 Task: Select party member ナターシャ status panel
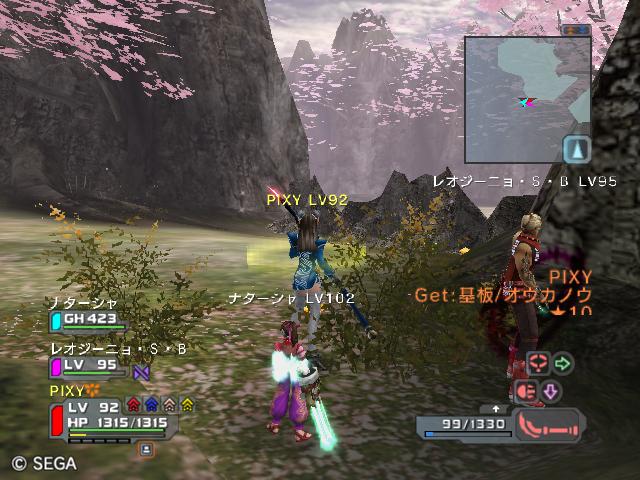pyautogui.click(x=88, y=321)
